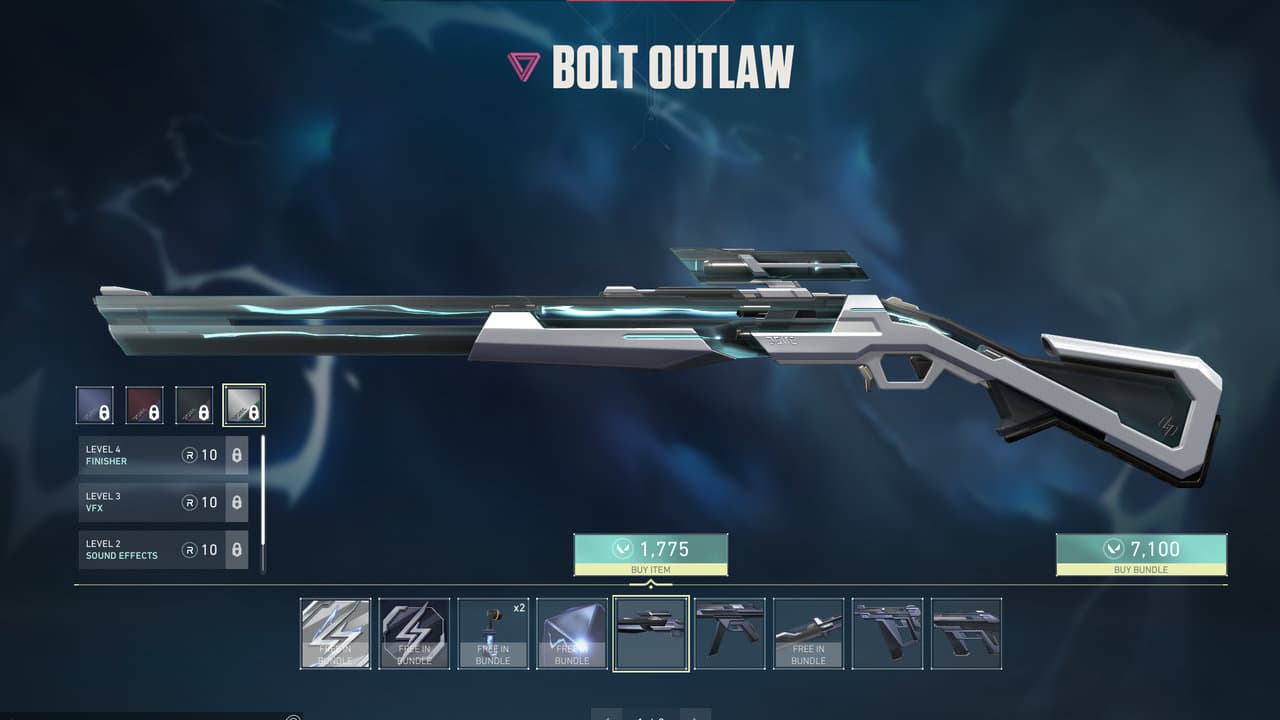
Task: Pick the dark gray color variant swatch
Action: (x=194, y=405)
